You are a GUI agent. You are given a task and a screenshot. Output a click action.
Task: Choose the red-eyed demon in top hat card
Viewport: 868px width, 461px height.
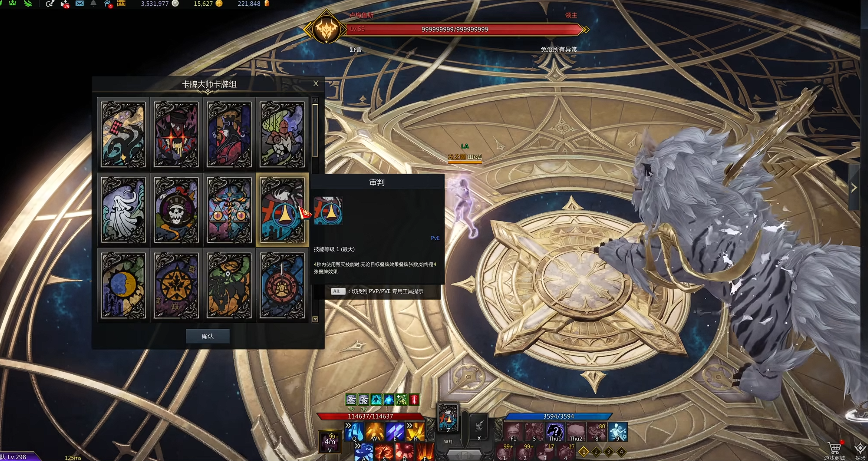(175, 131)
